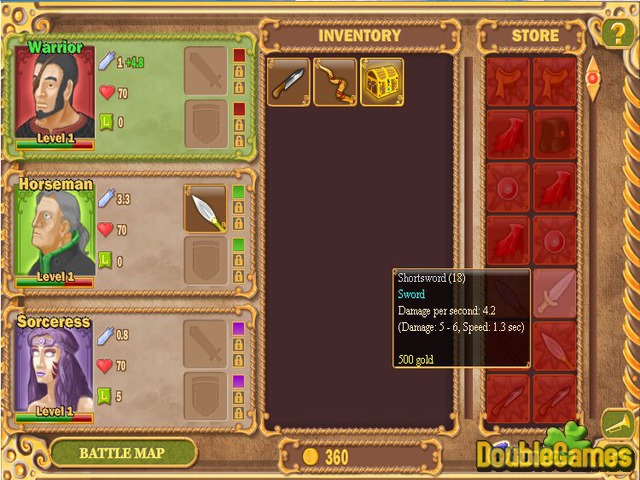640x480 pixels.
Task: Pick the bow item in inventory
Action: tap(335, 82)
